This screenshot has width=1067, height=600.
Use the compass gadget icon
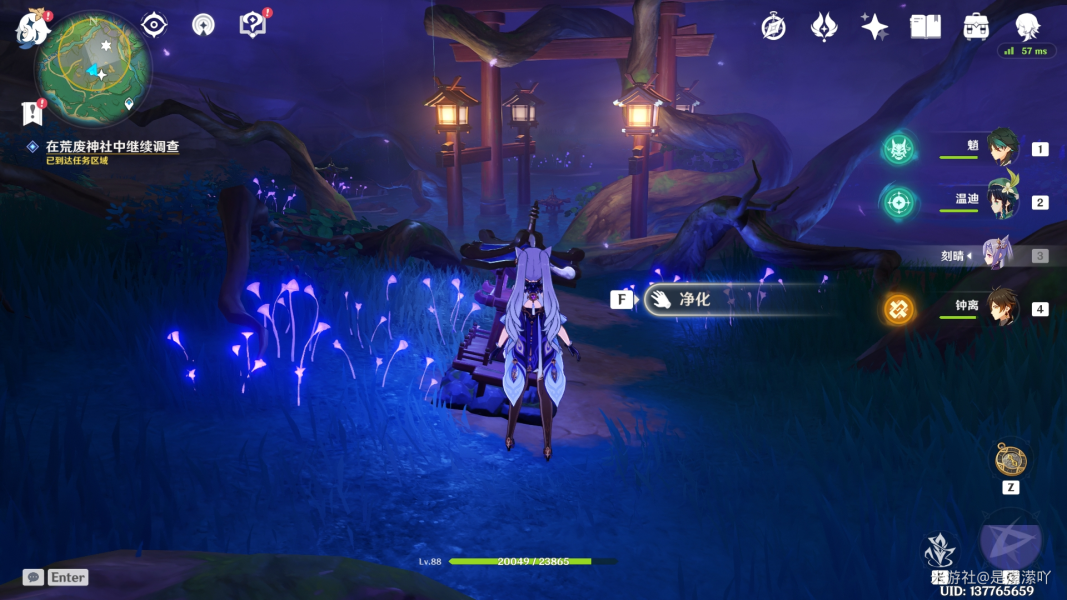[1010, 461]
